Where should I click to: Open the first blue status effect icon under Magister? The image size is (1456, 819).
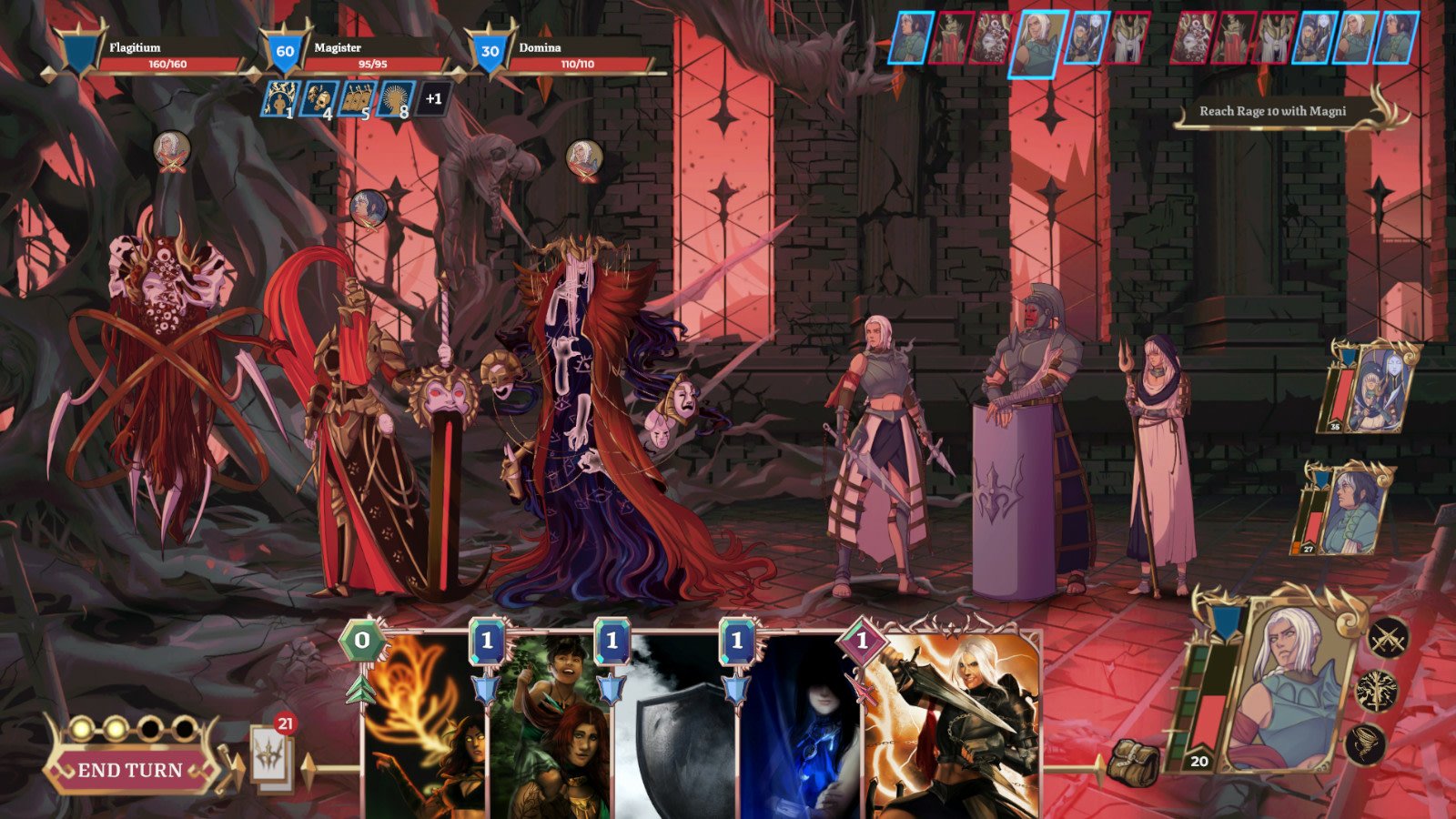point(281,96)
